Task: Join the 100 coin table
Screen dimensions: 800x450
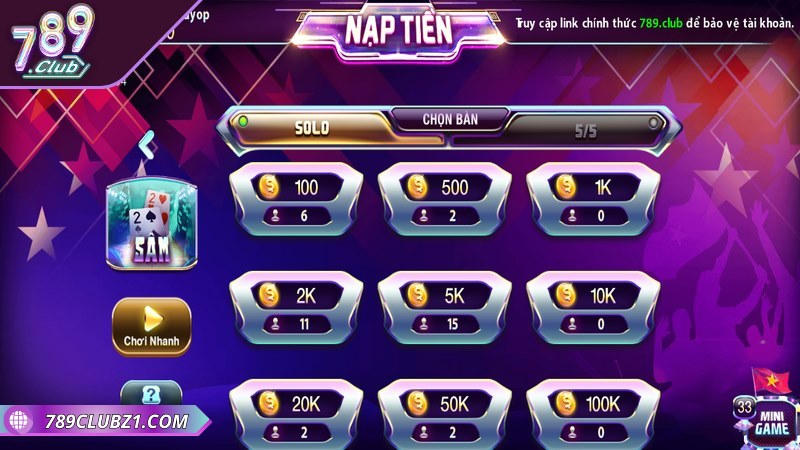Action: (294, 198)
